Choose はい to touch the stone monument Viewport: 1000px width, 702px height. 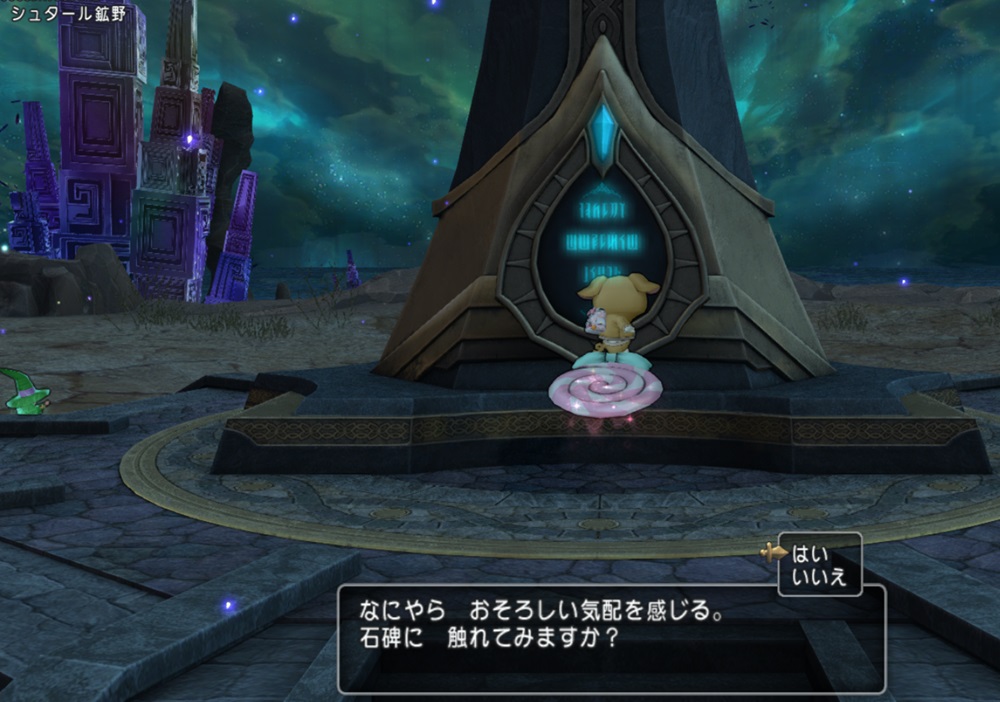[806, 553]
